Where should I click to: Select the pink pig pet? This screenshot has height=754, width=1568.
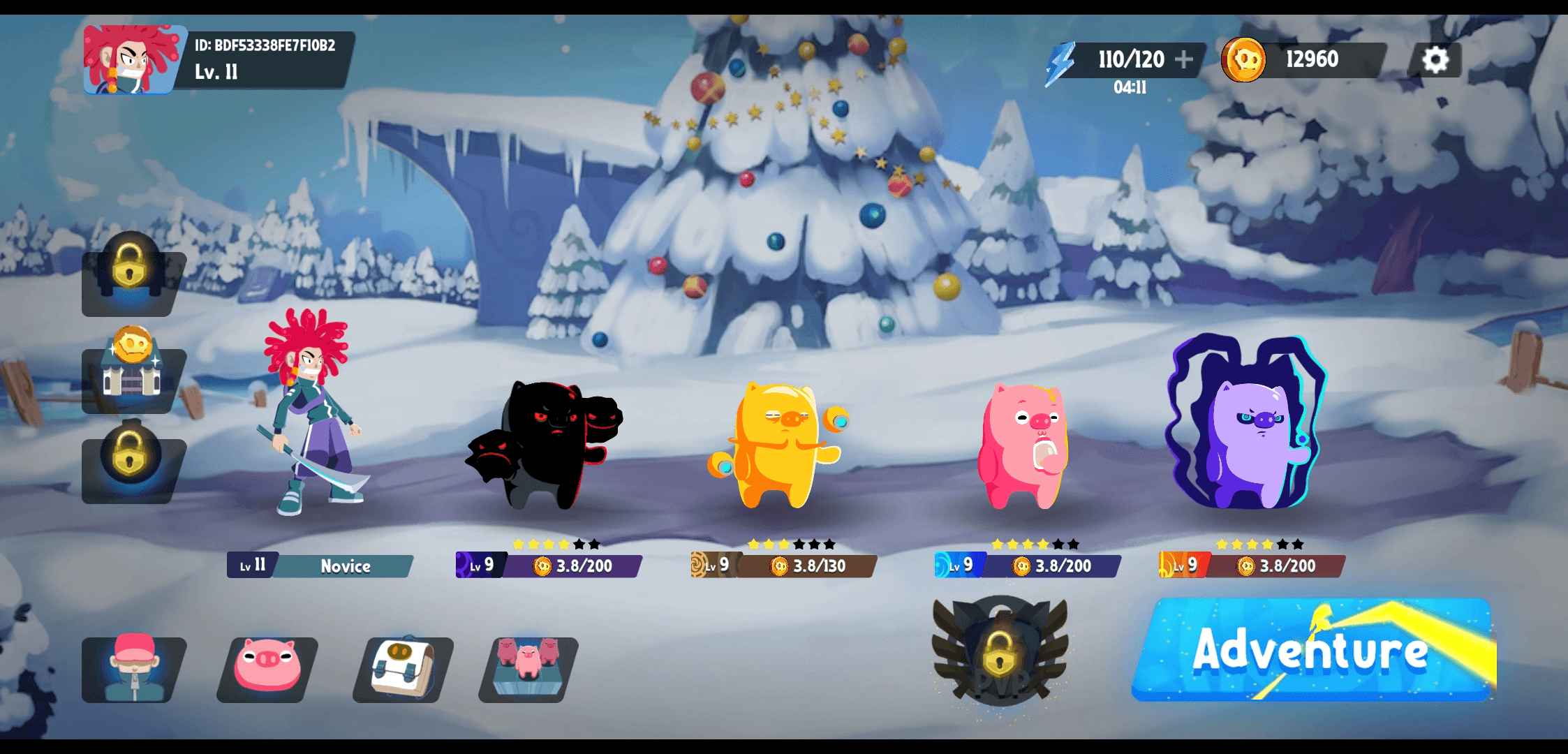[1023, 447]
